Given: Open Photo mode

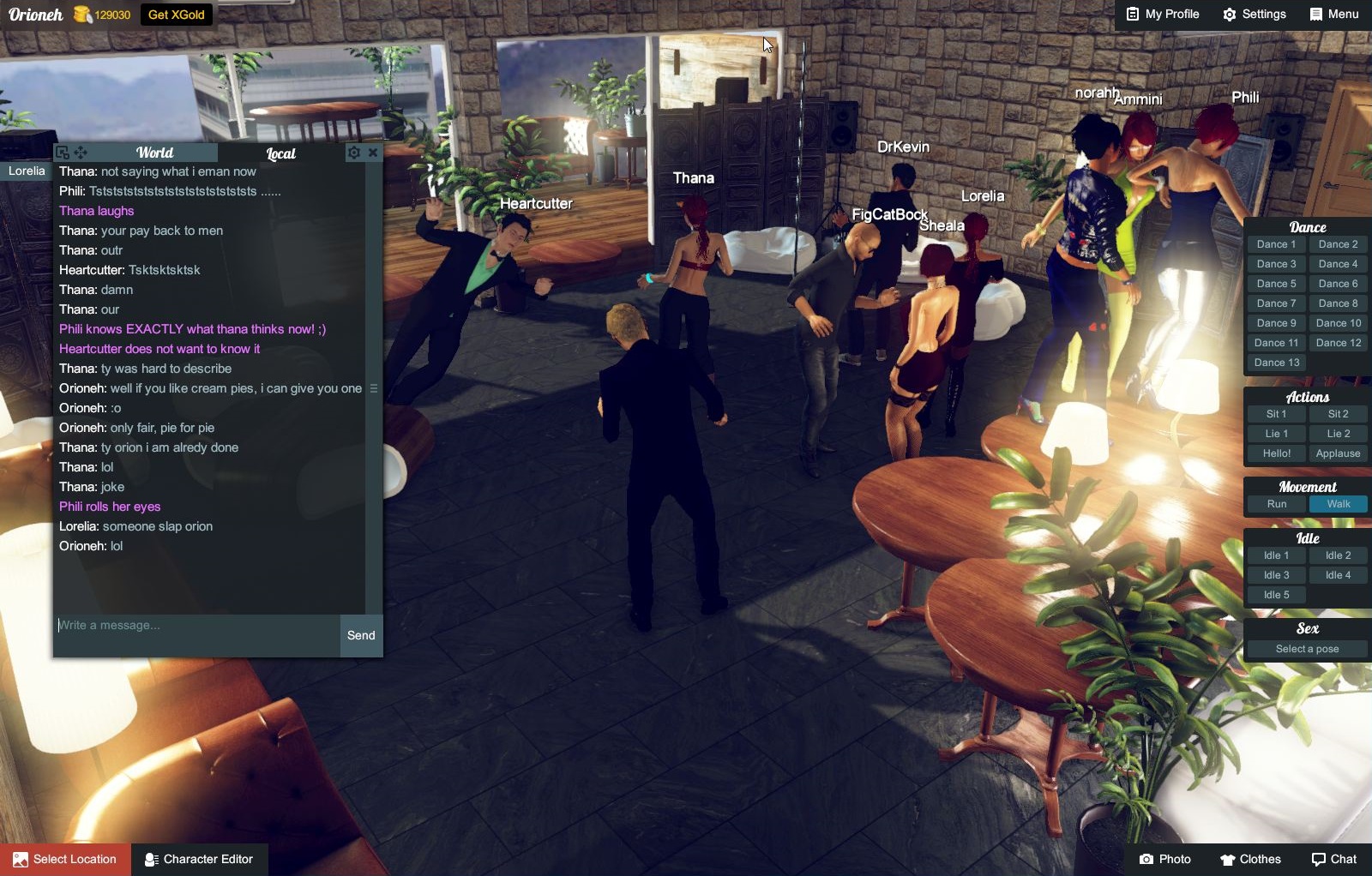Looking at the screenshot, I should point(1164,859).
